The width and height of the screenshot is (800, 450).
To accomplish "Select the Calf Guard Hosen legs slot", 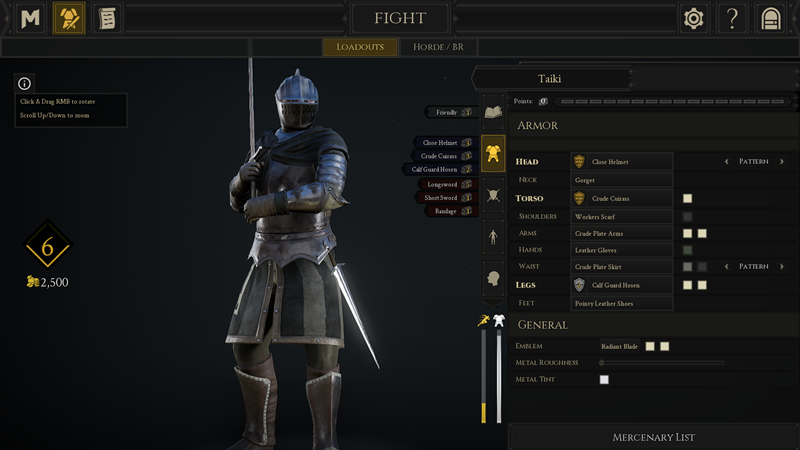I will [621, 285].
